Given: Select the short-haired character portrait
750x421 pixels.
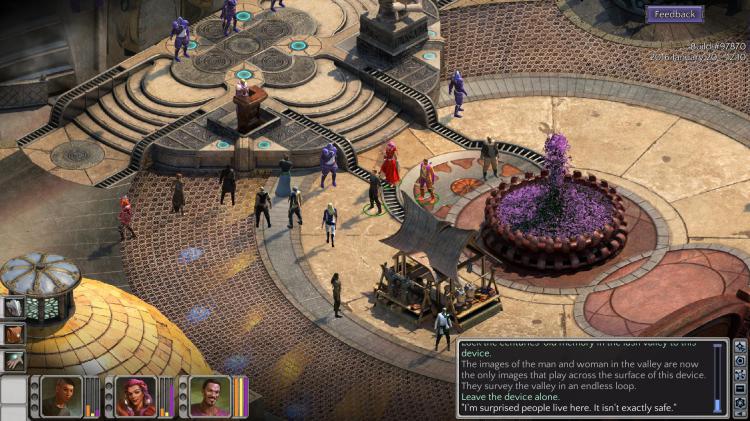Looking at the screenshot, I should 62,396.
